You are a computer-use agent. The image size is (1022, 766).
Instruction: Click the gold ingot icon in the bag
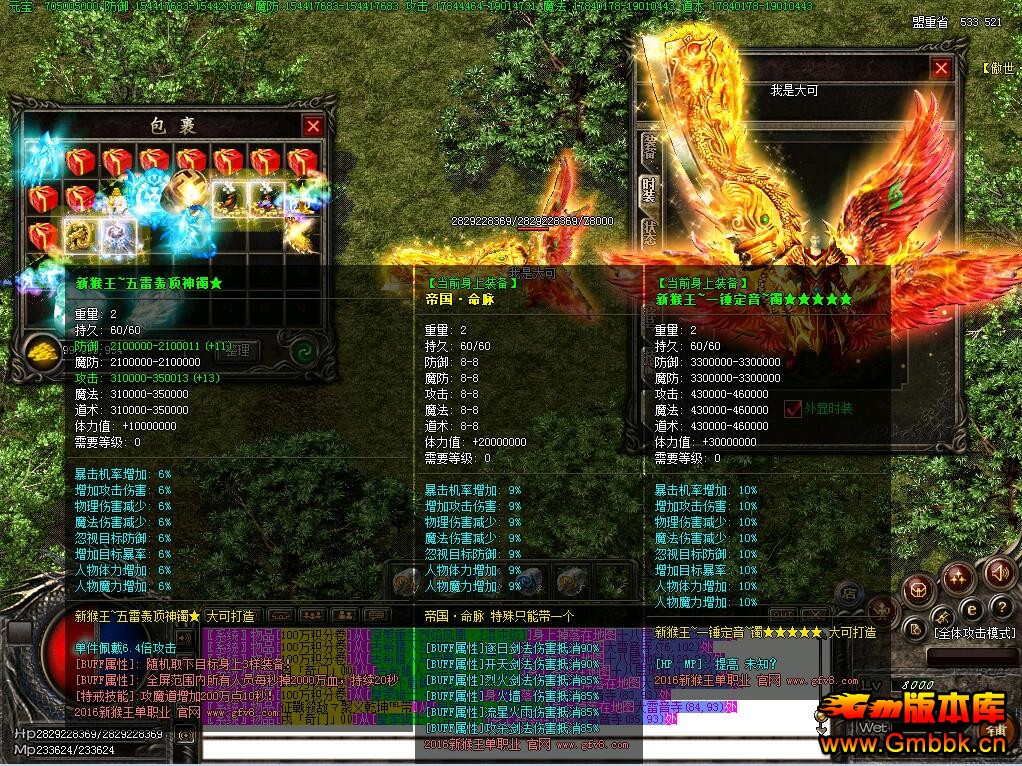(42, 350)
